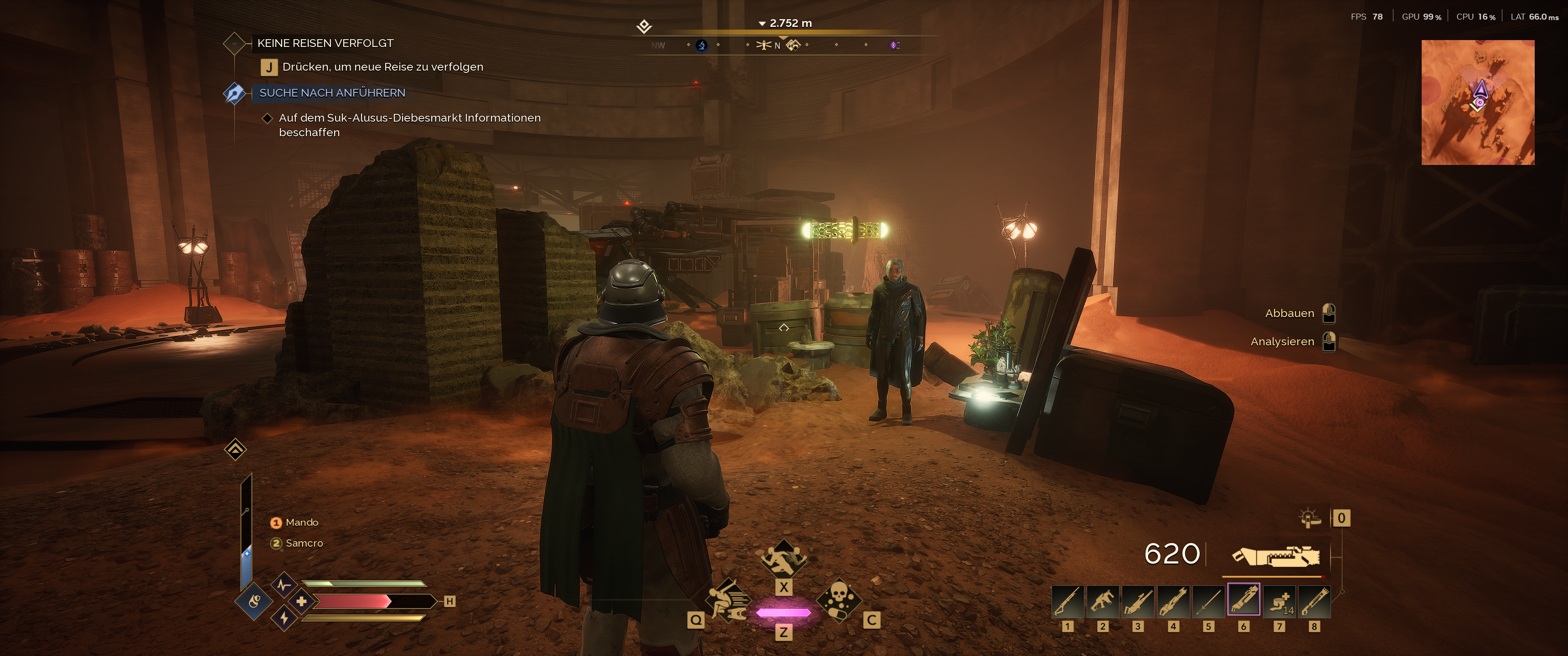Click the water droplet hydration icon

click(x=254, y=602)
